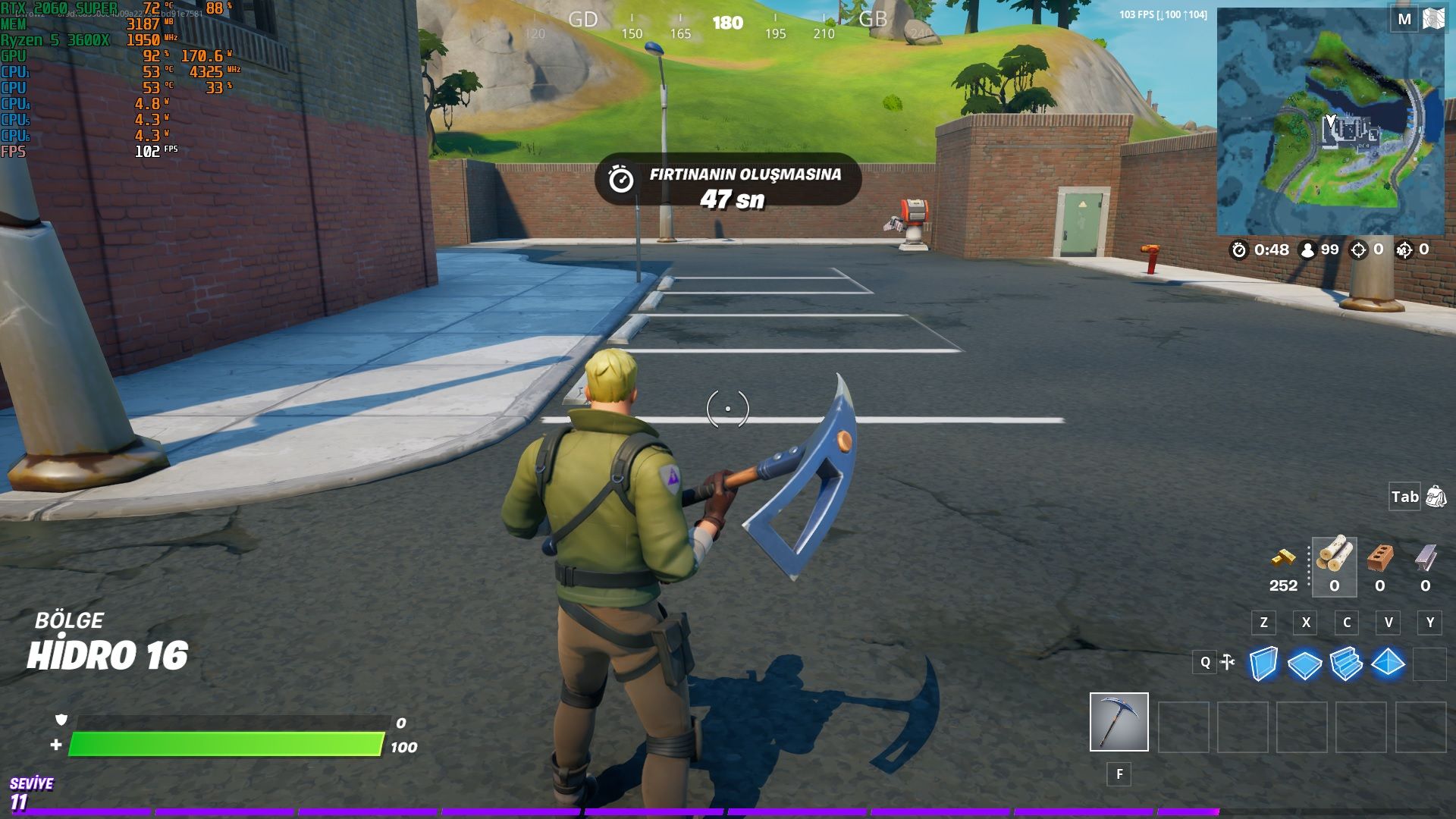Select the floor building piece
Image resolution: width=1456 pixels, height=819 pixels.
point(1304,665)
